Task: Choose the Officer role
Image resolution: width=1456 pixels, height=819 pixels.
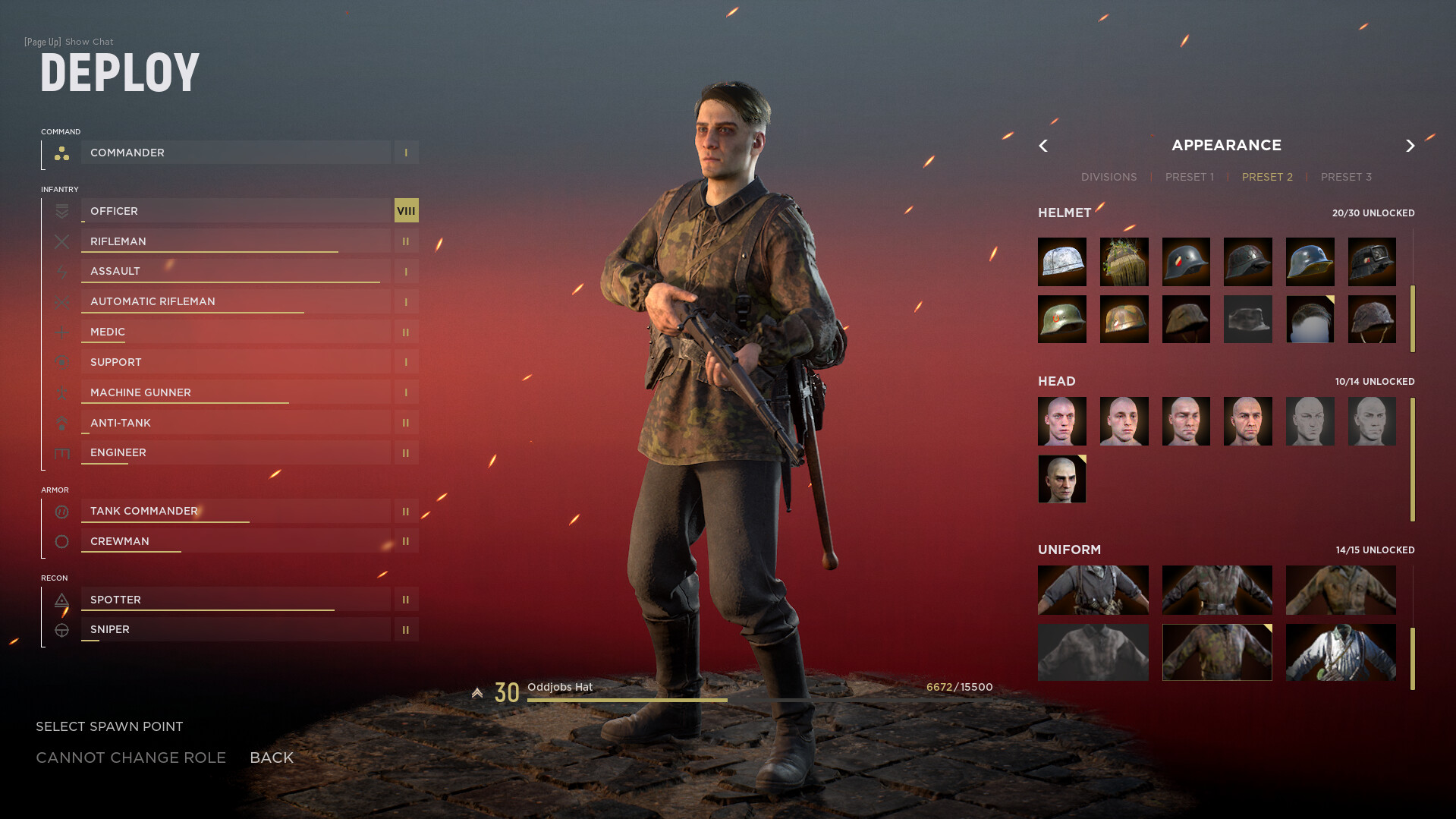Action: 236,211
